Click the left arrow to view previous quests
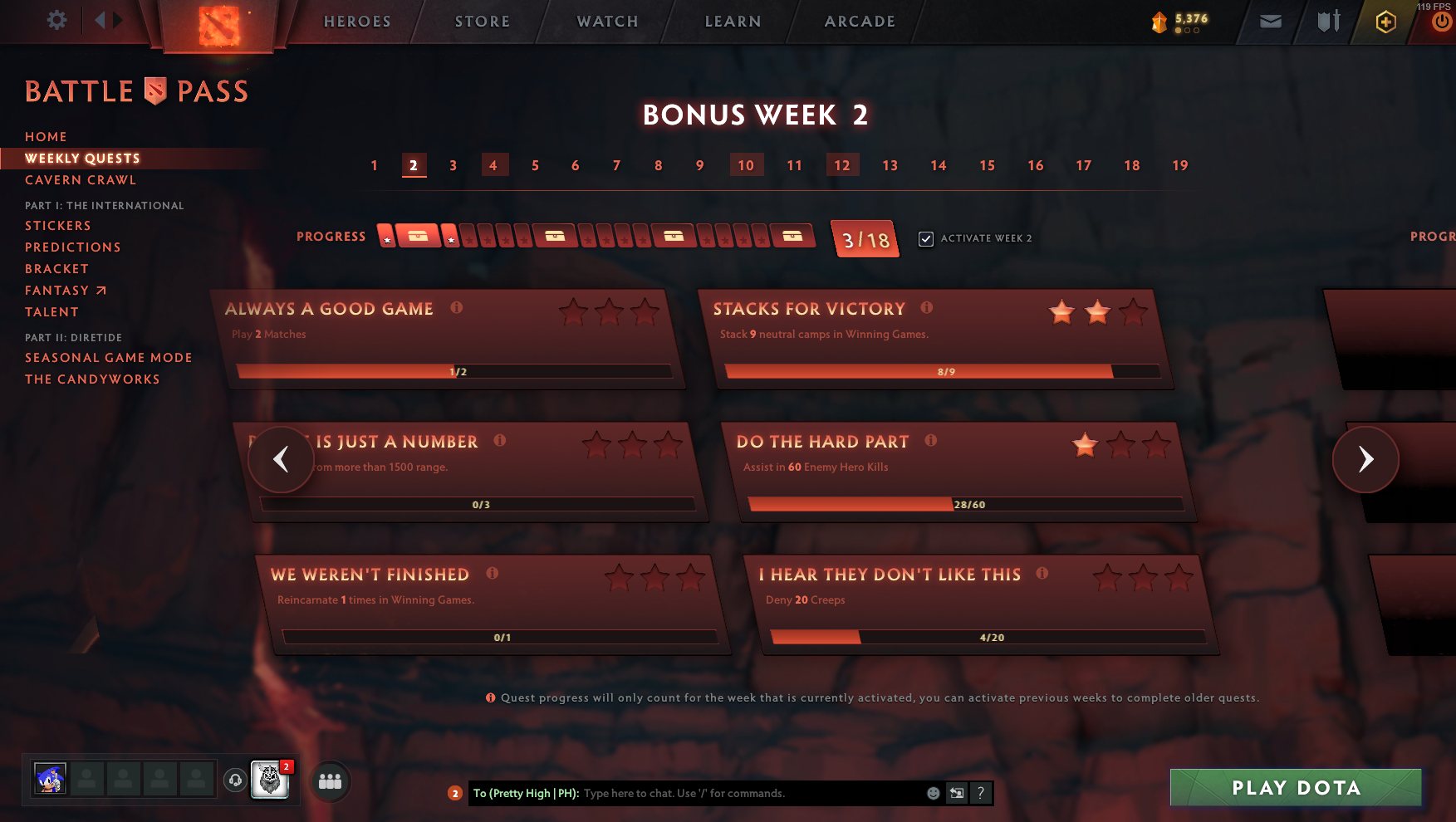 click(x=281, y=459)
